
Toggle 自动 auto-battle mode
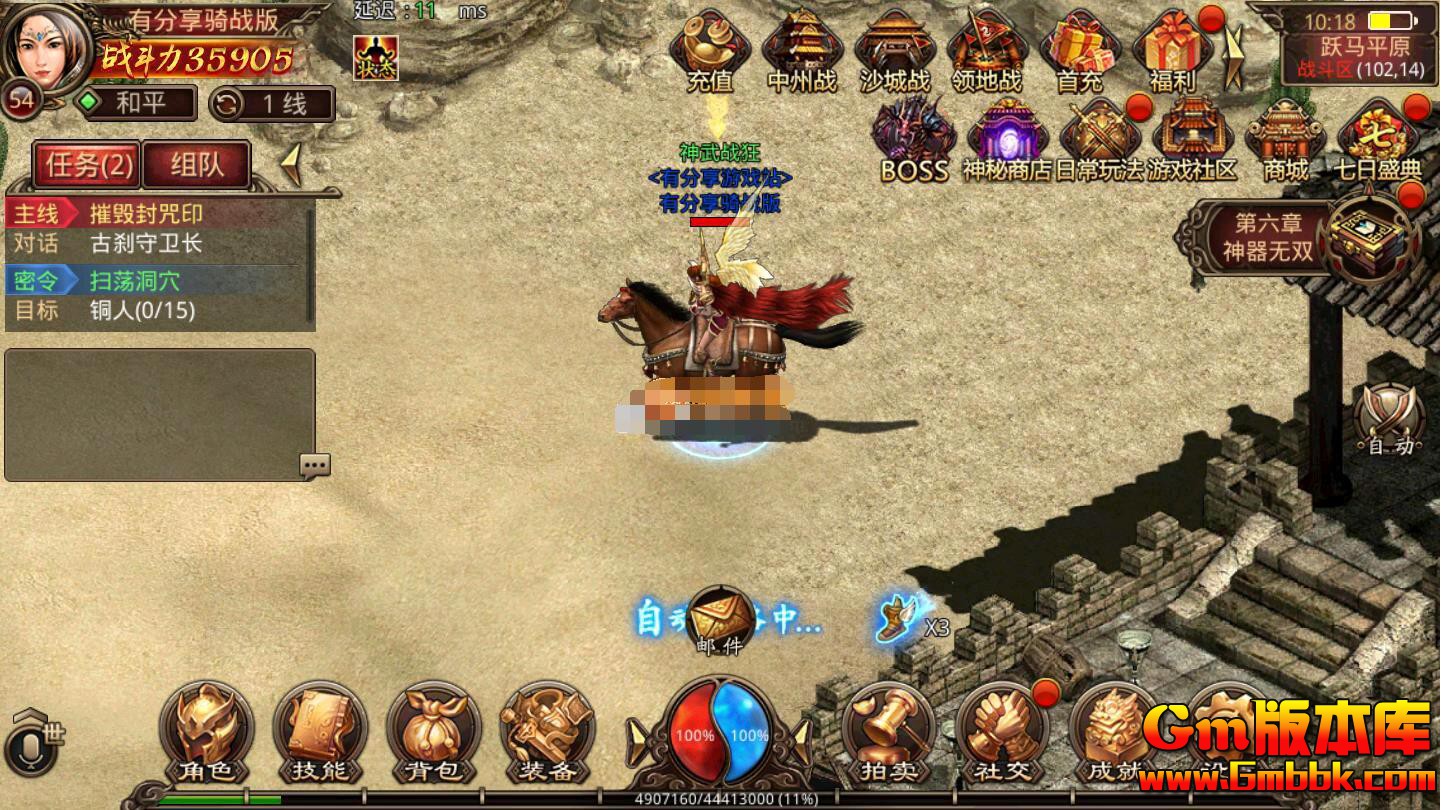point(1391,420)
